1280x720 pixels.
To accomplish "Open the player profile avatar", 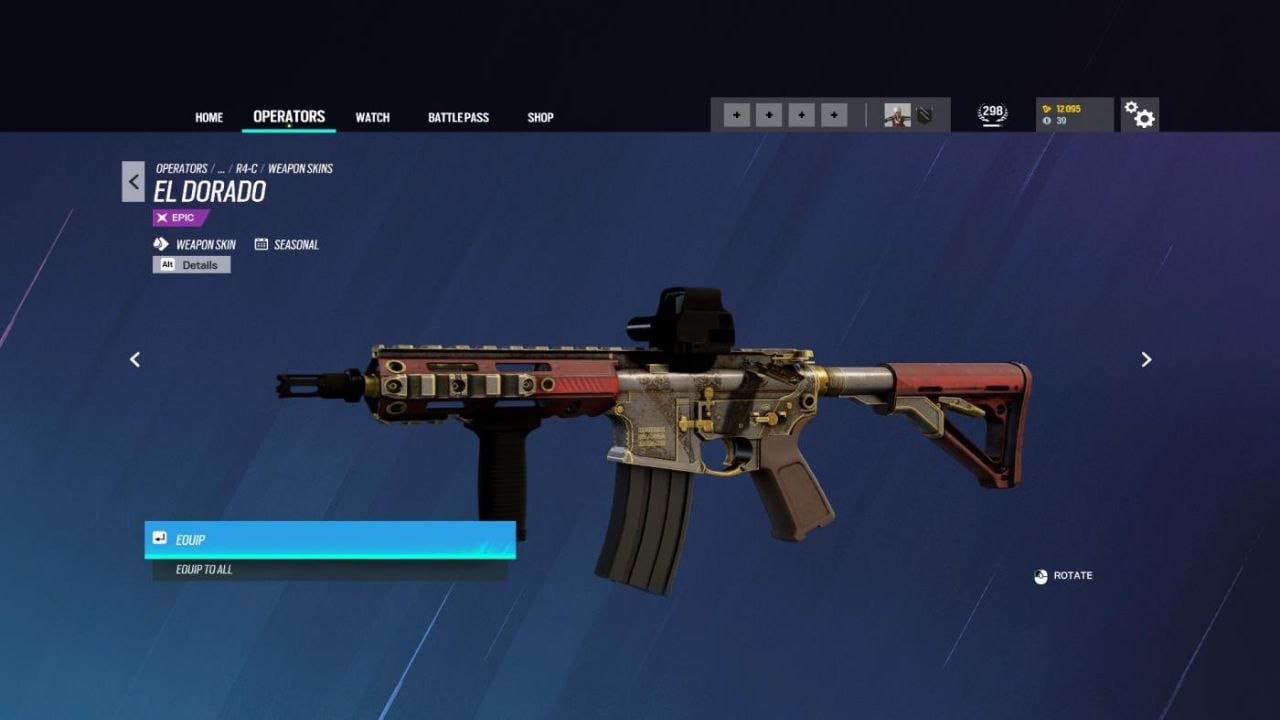I will tap(897, 115).
